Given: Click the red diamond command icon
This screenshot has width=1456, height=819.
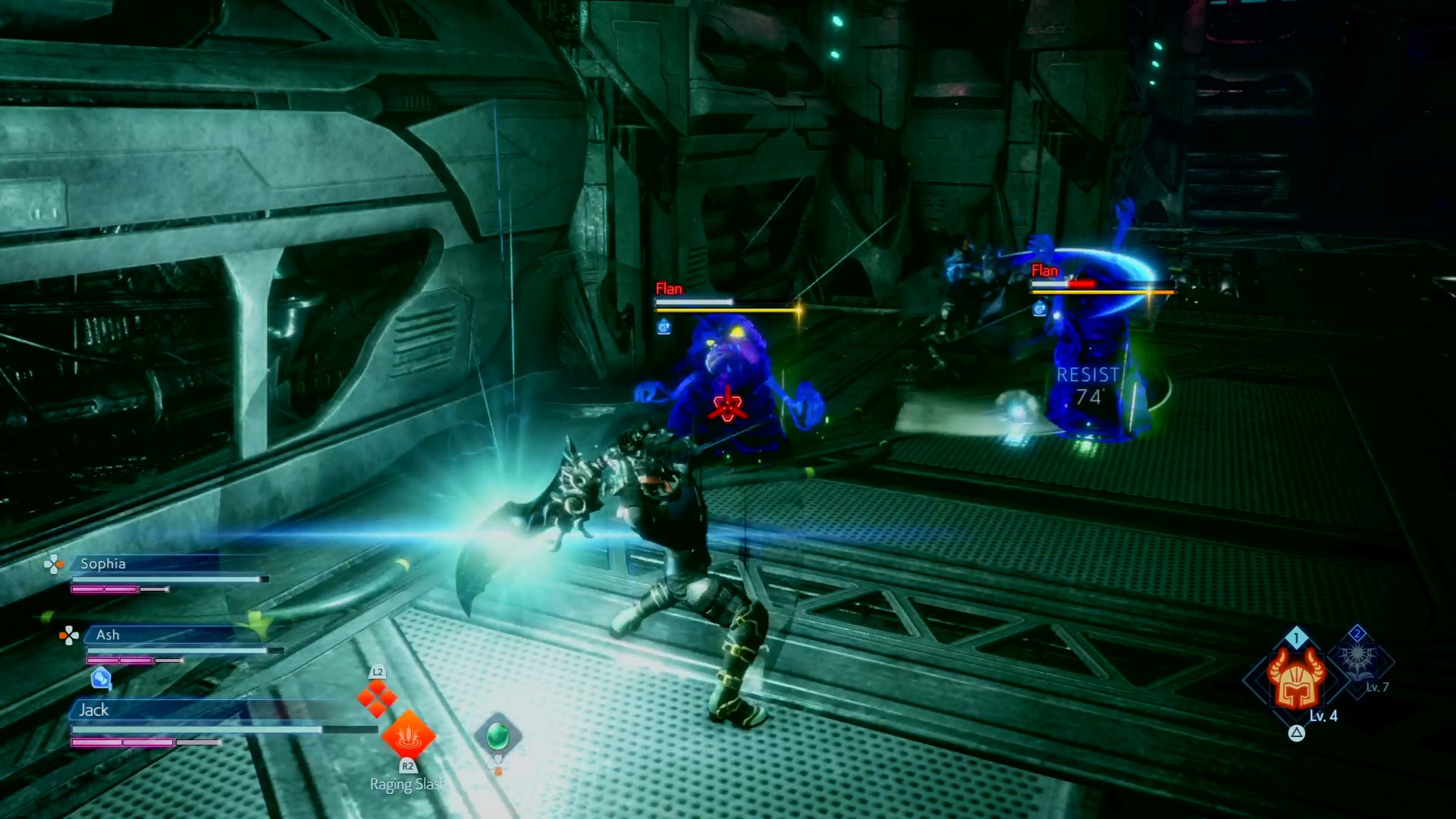Looking at the screenshot, I should (x=377, y=698).
